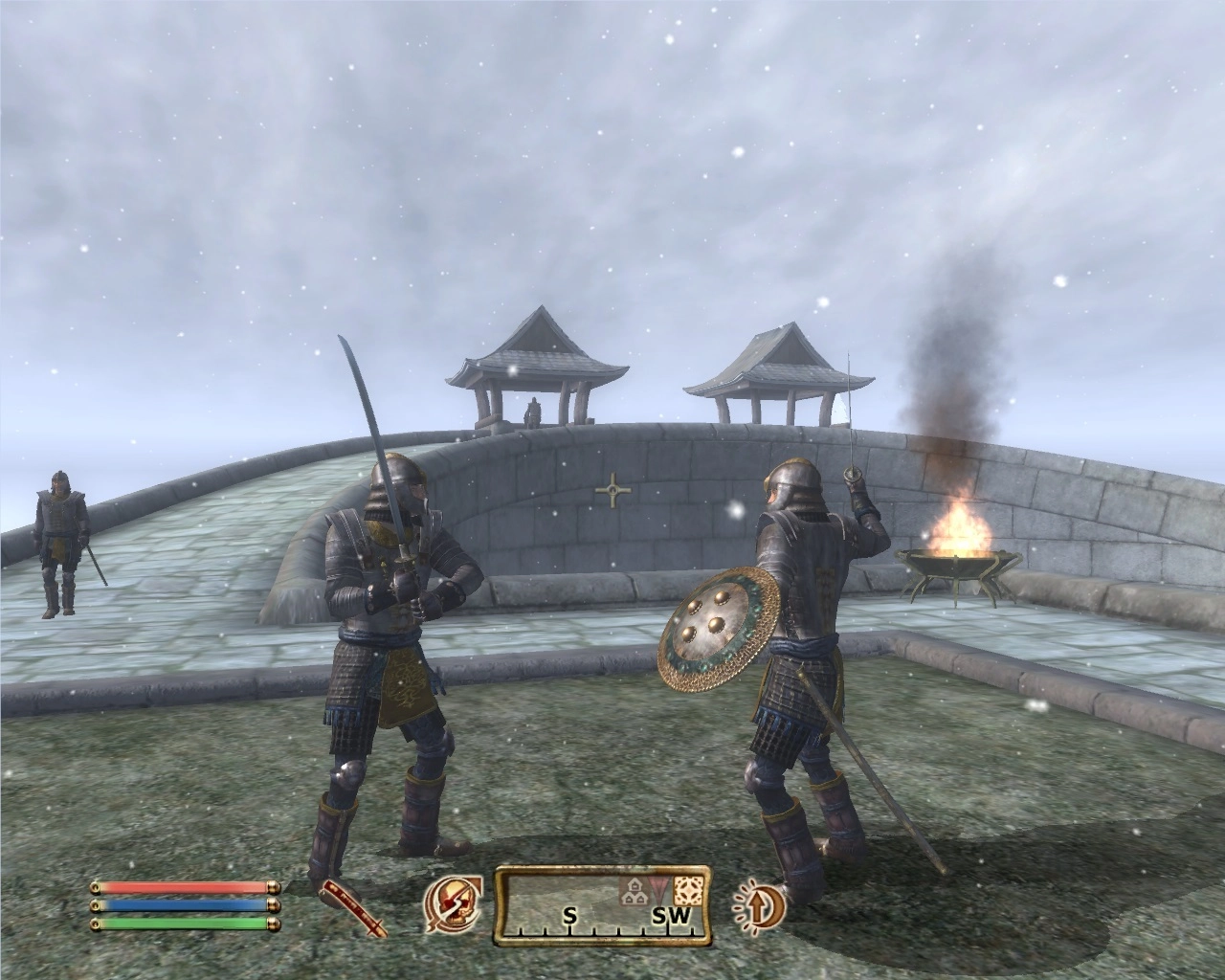Click the equipped red sword weapon icon
The width and height of the screenshot is (1225, 980).
[x=353, y=906]
